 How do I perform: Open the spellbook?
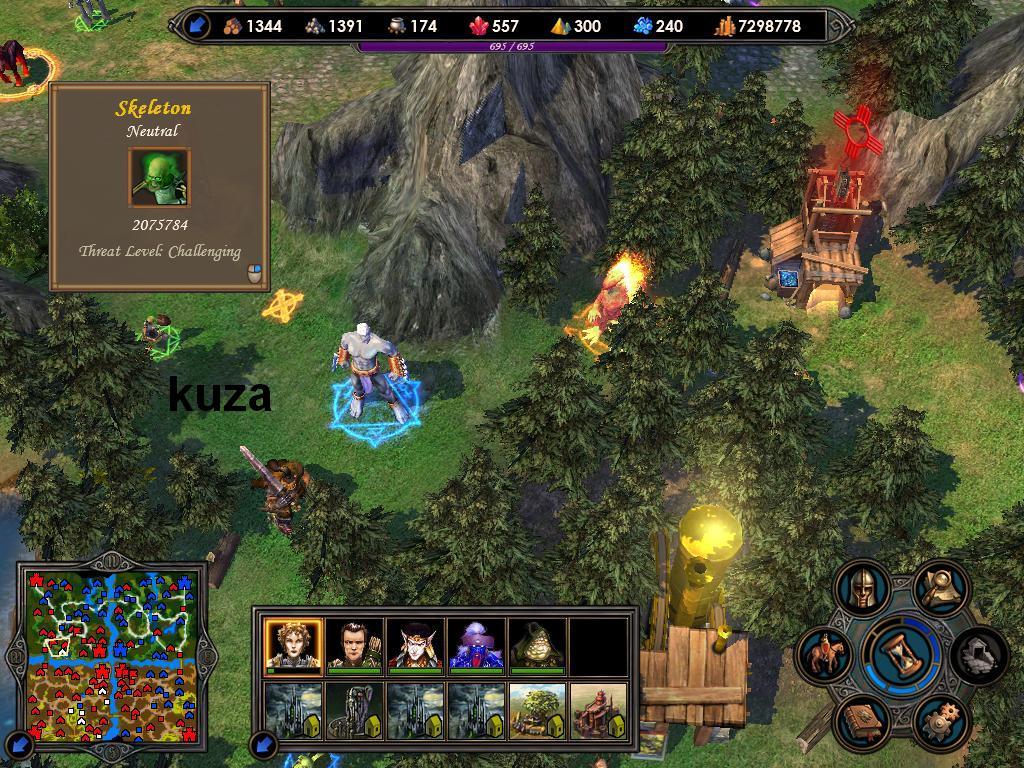[x=862, y=719]
